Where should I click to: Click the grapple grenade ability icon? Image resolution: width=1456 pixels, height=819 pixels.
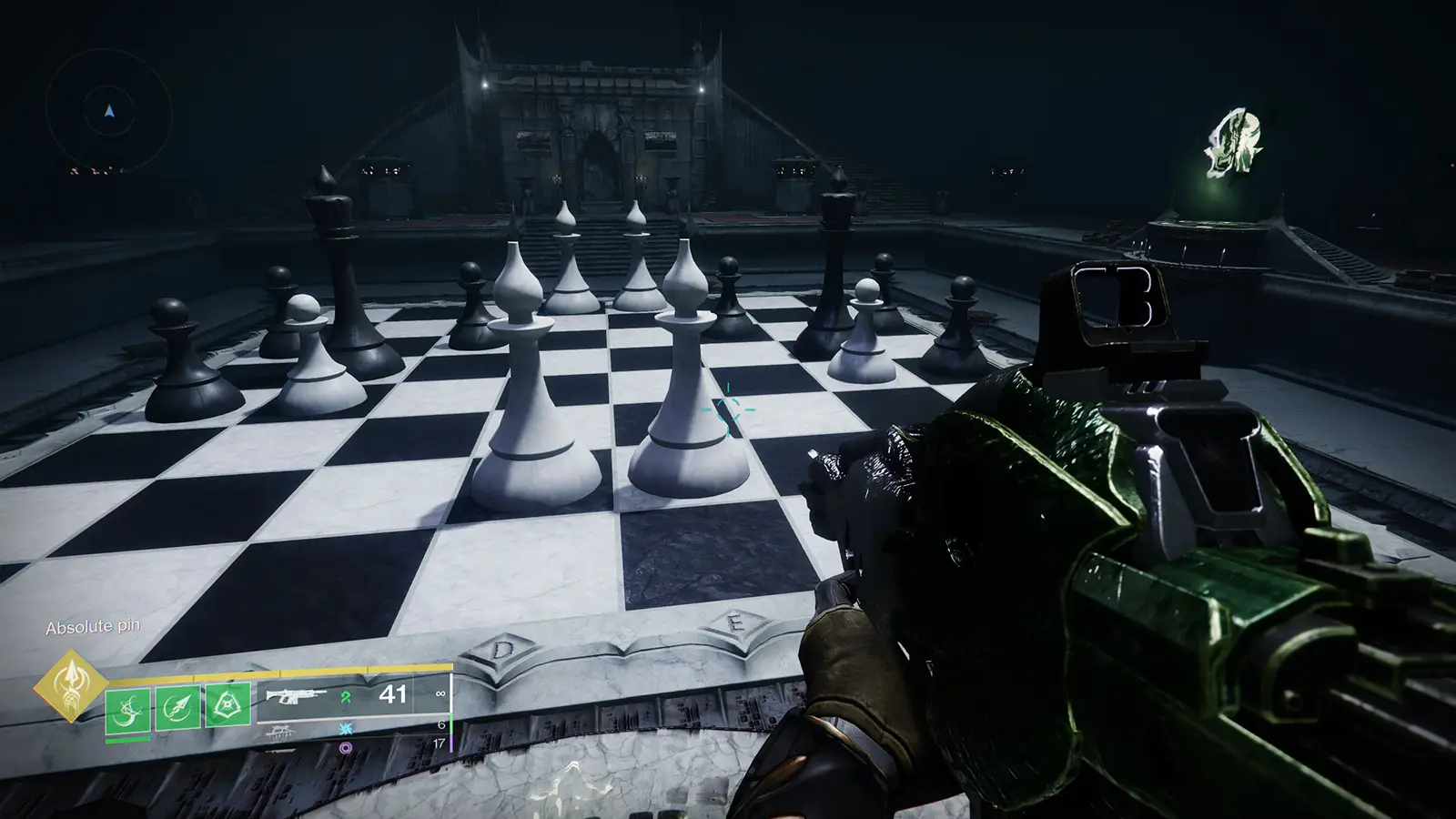127,709
